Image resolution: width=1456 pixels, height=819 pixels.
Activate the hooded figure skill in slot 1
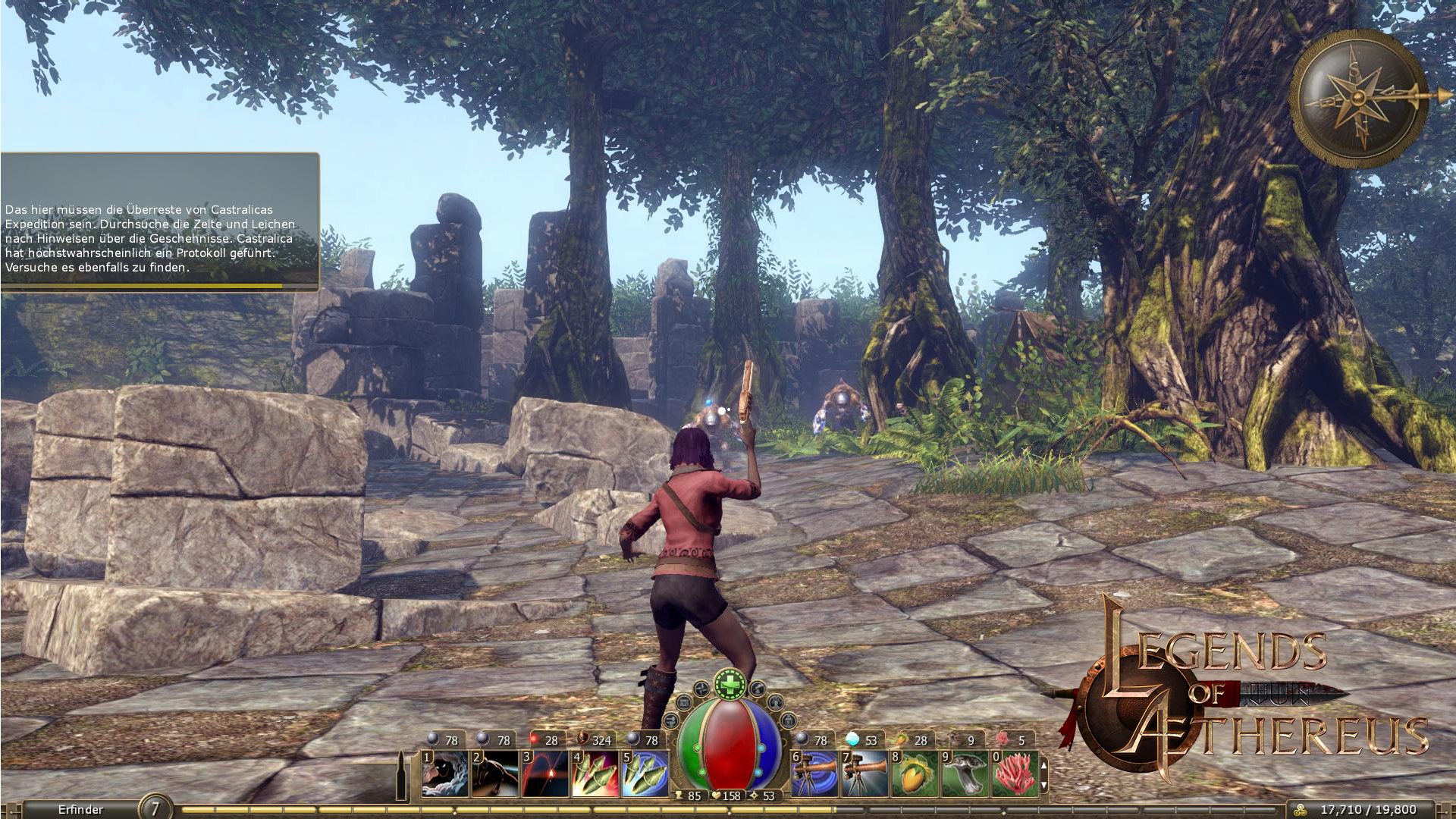coord(445,773)
